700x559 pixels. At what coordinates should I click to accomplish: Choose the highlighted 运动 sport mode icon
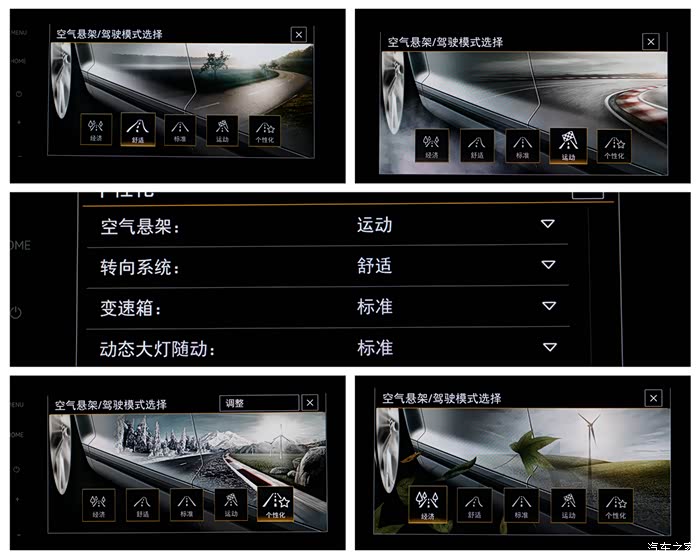coord(568,146)
